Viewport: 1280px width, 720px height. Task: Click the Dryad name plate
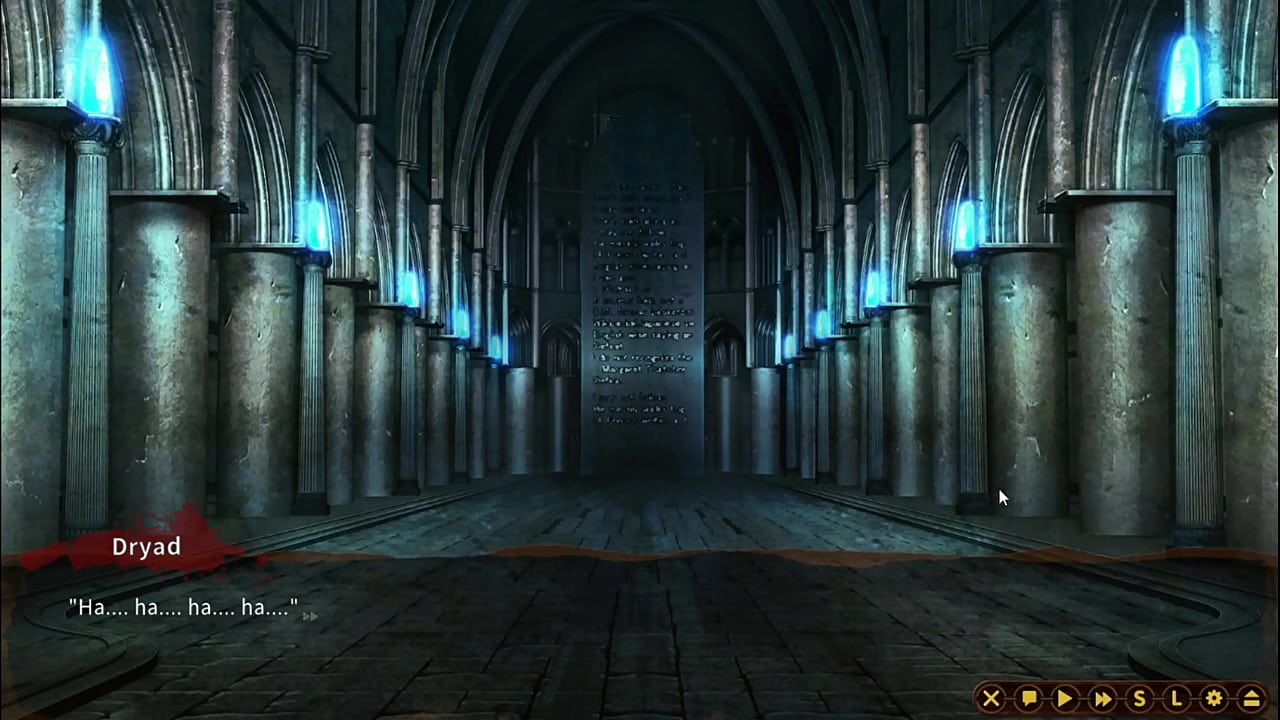click(148, 547)
